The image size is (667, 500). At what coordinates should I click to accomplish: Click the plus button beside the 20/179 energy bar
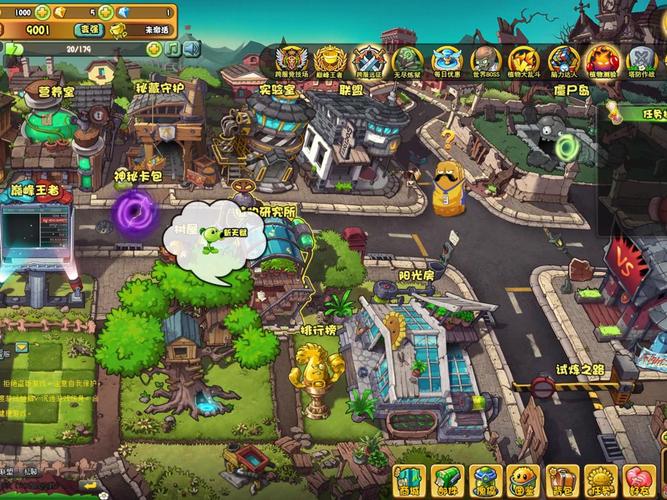(153, 48)
